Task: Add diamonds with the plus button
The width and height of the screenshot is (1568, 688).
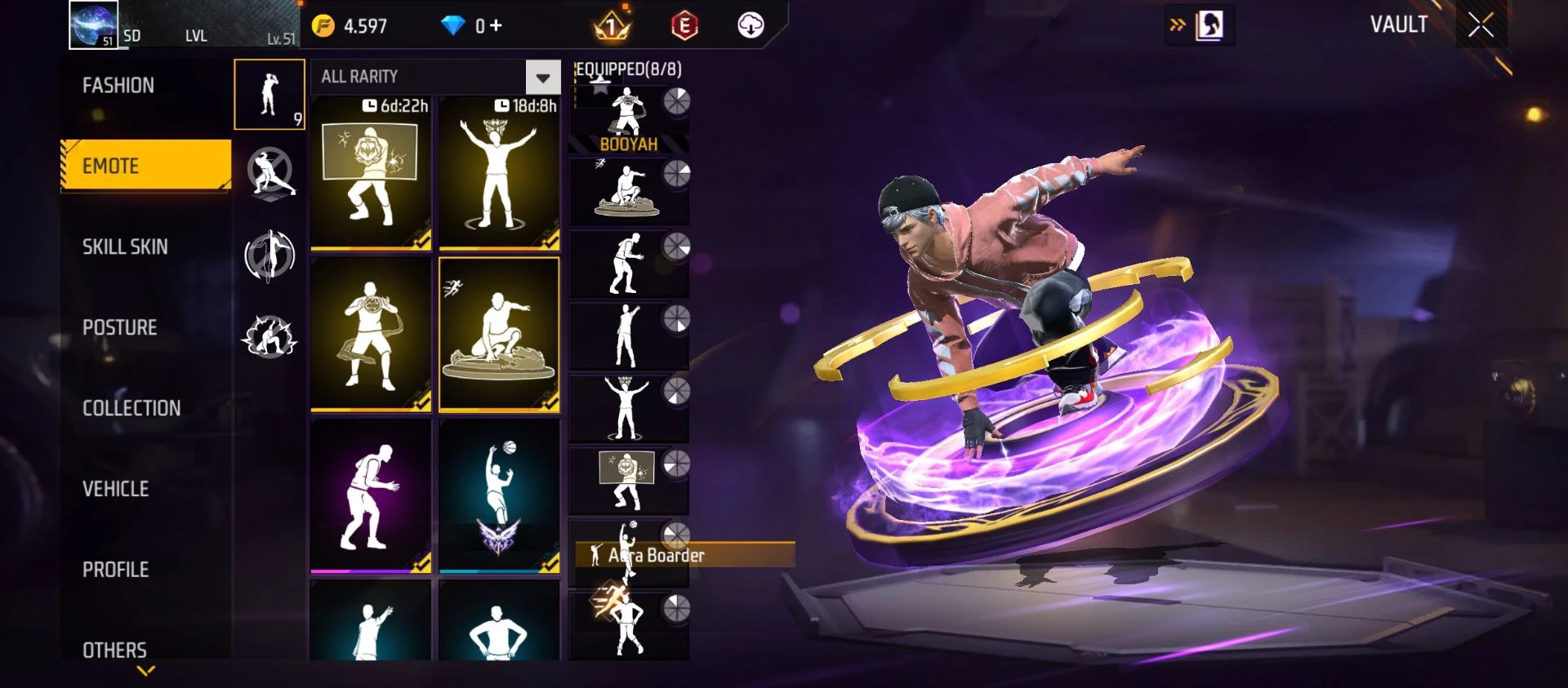Action: pos(496,26)
